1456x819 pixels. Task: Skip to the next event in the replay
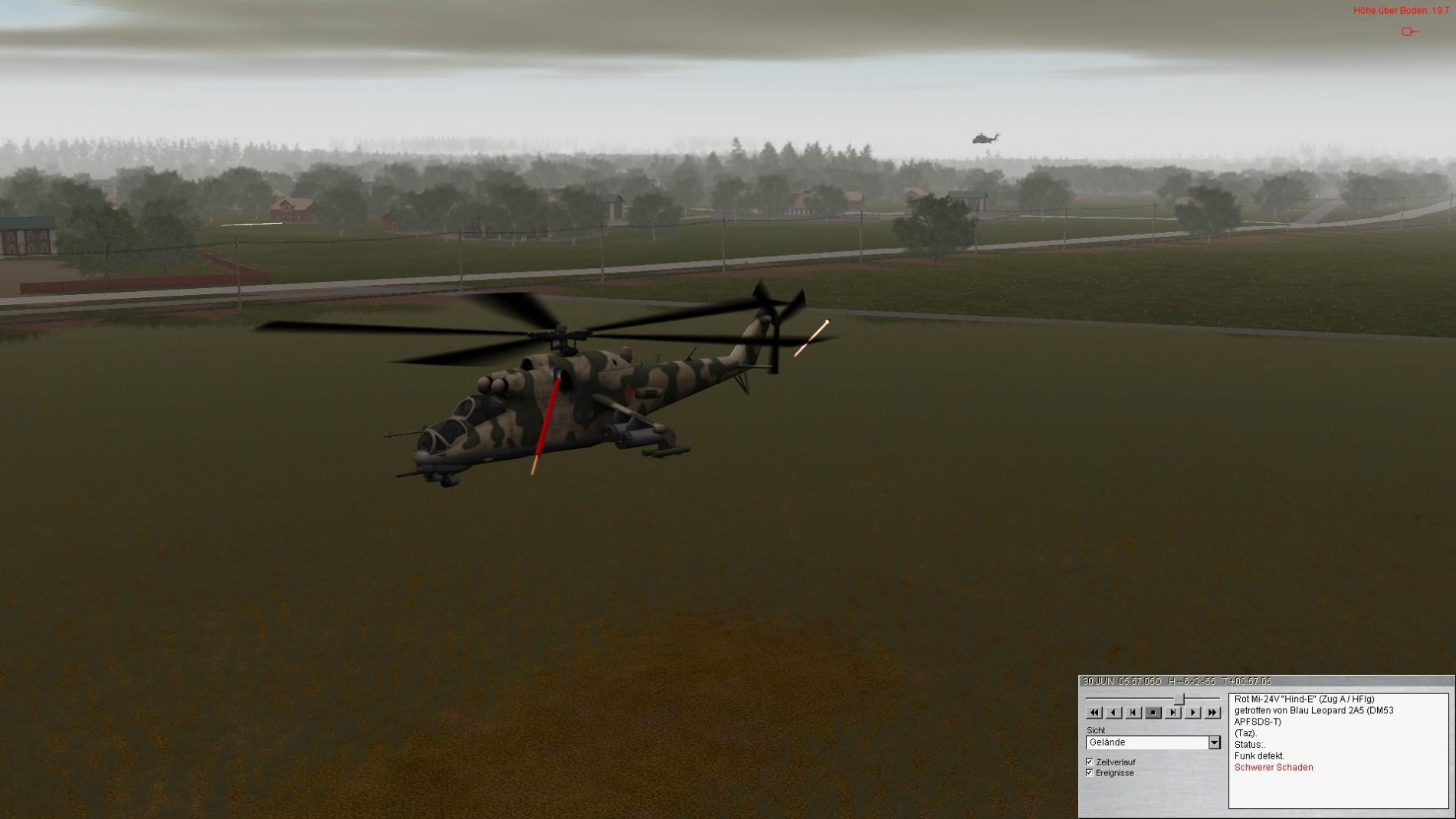coord(1173,713)
